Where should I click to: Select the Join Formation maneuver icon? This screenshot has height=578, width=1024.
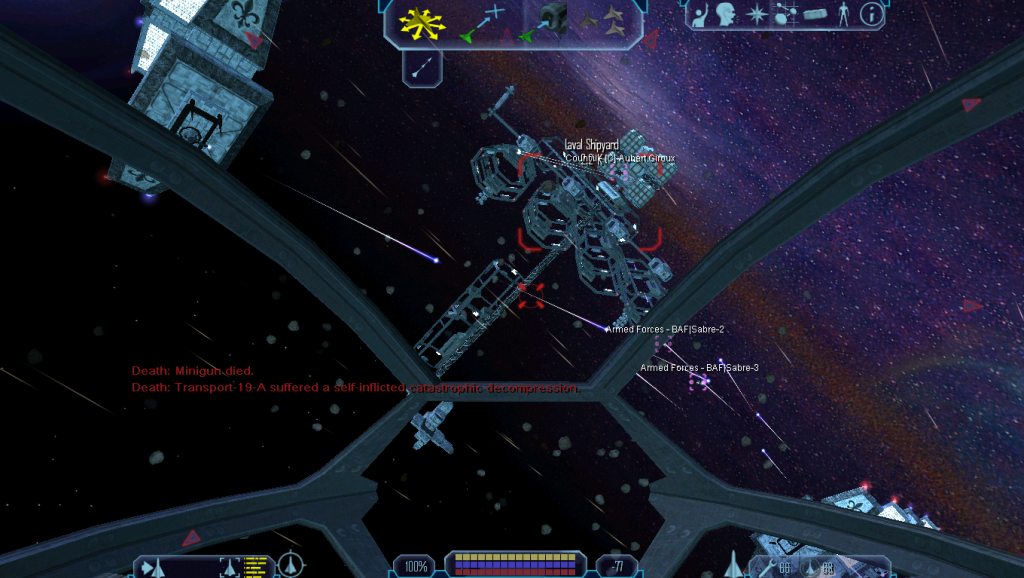point(607,20)
